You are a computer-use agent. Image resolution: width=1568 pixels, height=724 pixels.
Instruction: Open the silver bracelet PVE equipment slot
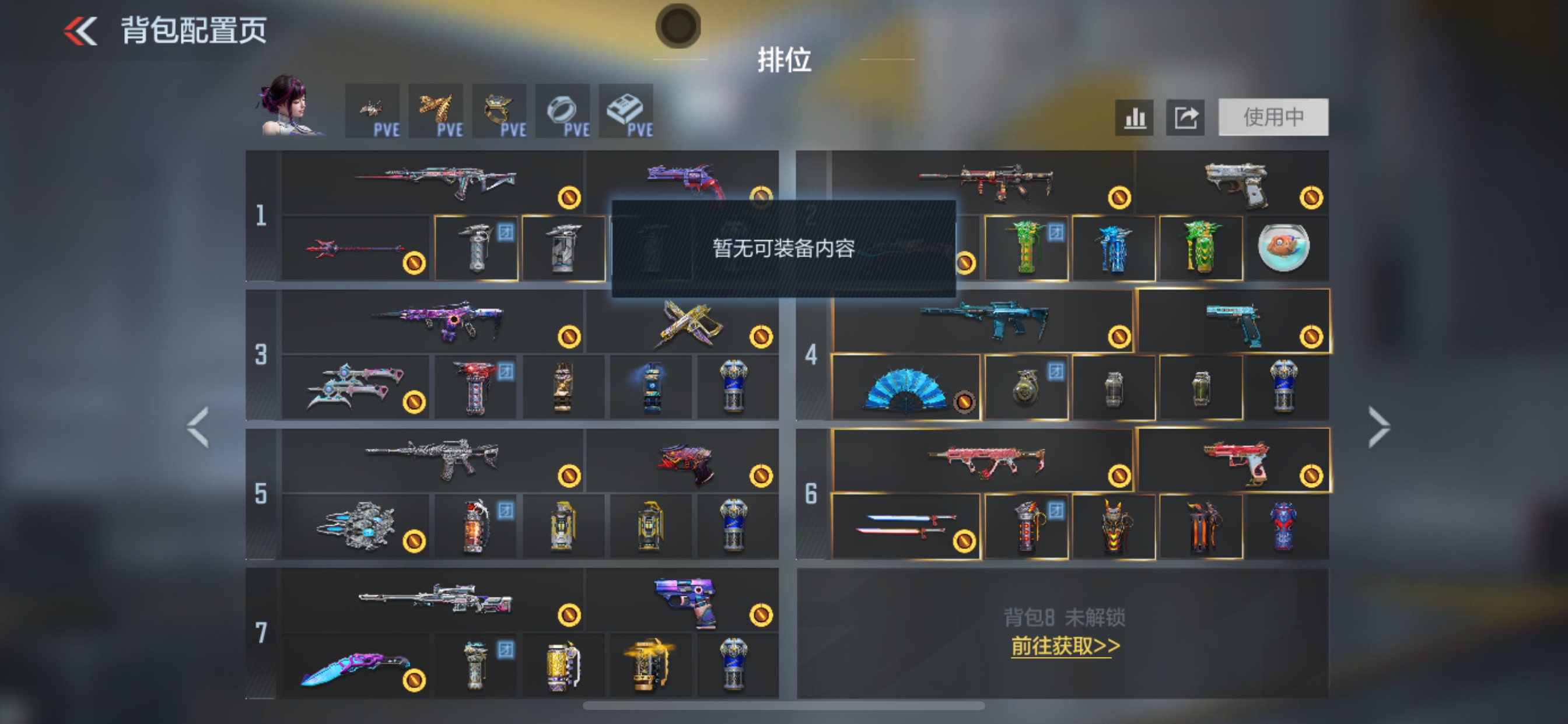(563, 111)
